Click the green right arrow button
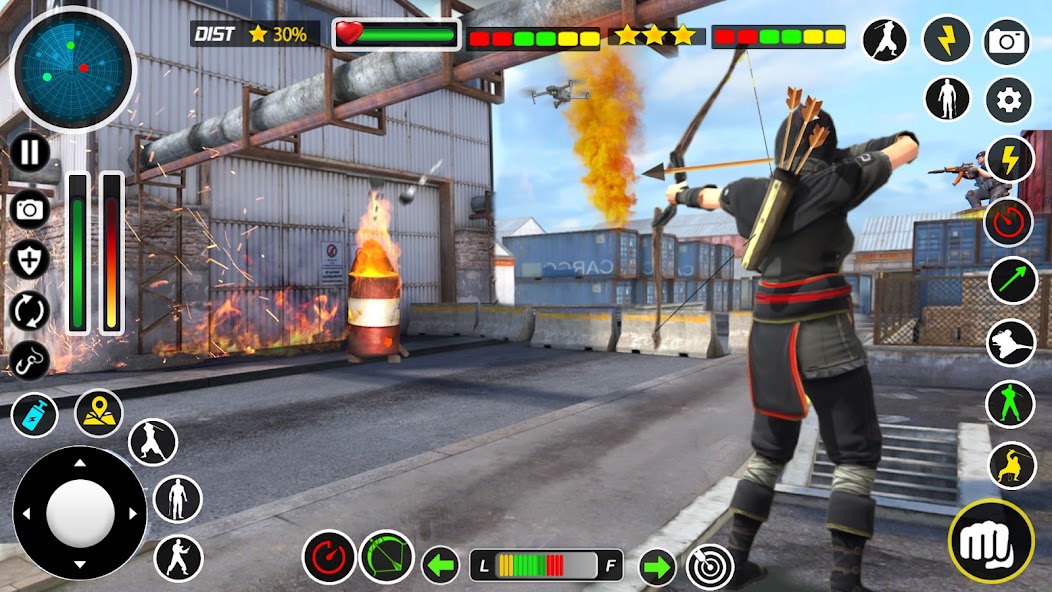This screenshot has width=1052, height=592. pyautogui.click(x=657, y=566)
